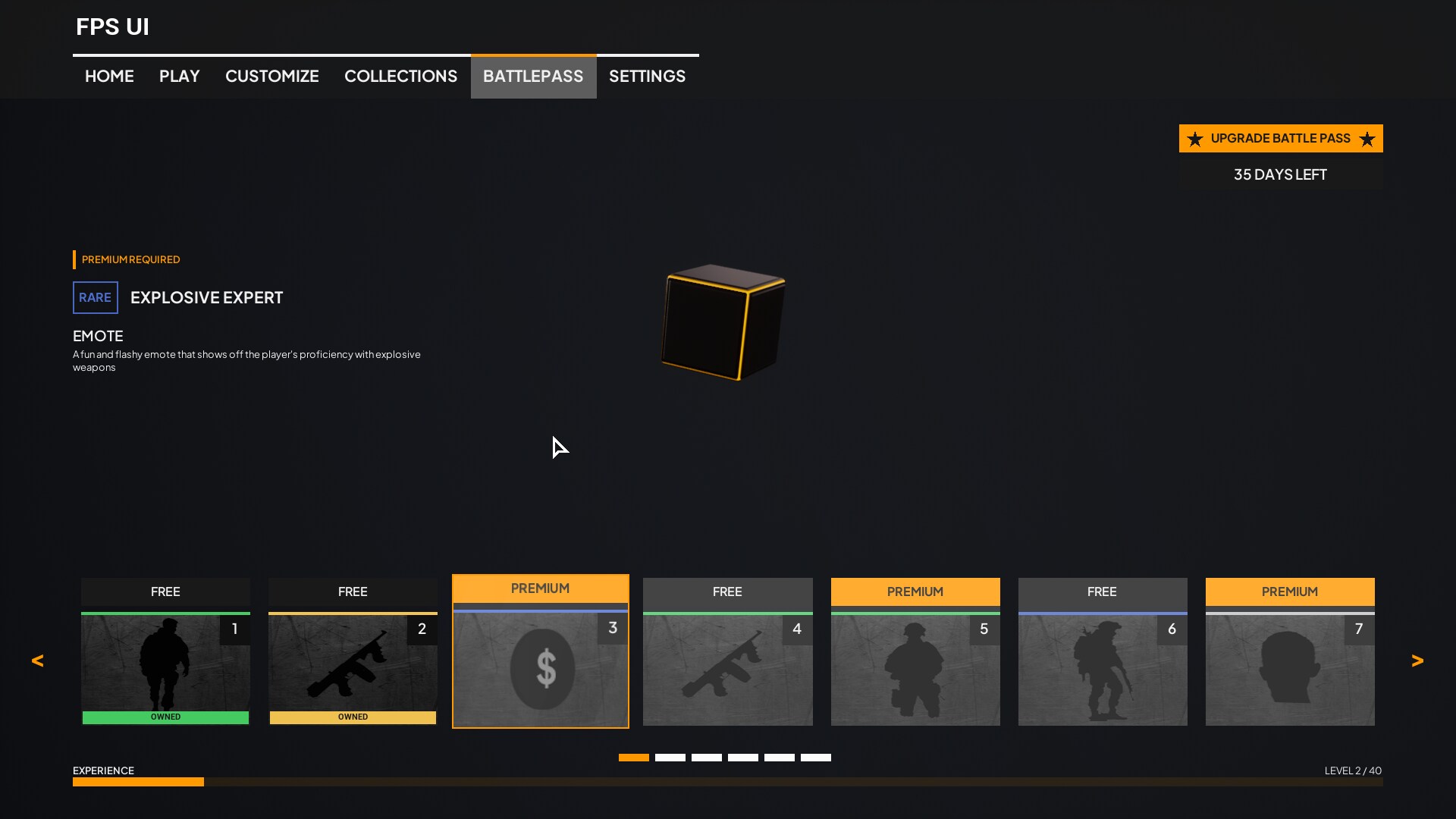Select the soldier silhouette reward in slot 1

click(165, 667)
